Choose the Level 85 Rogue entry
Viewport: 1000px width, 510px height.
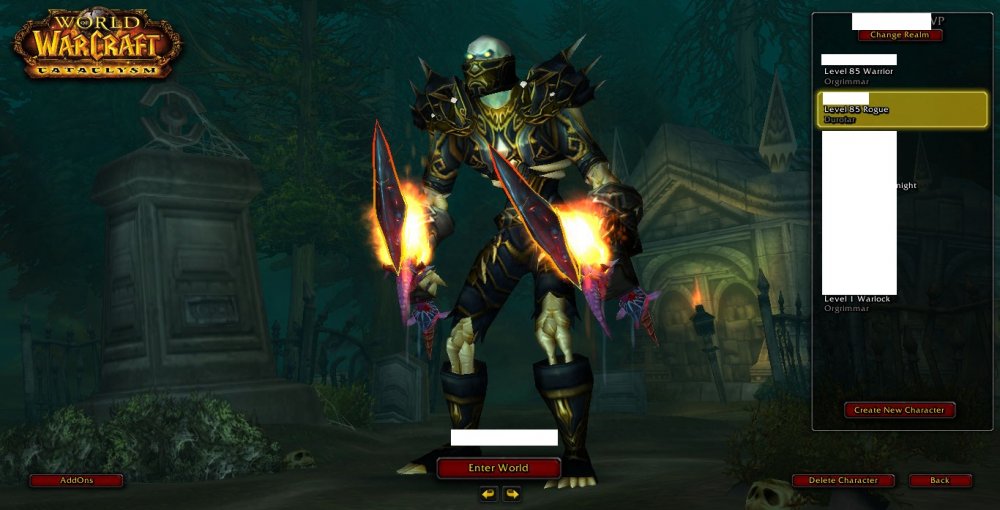[x=901, y=110]
